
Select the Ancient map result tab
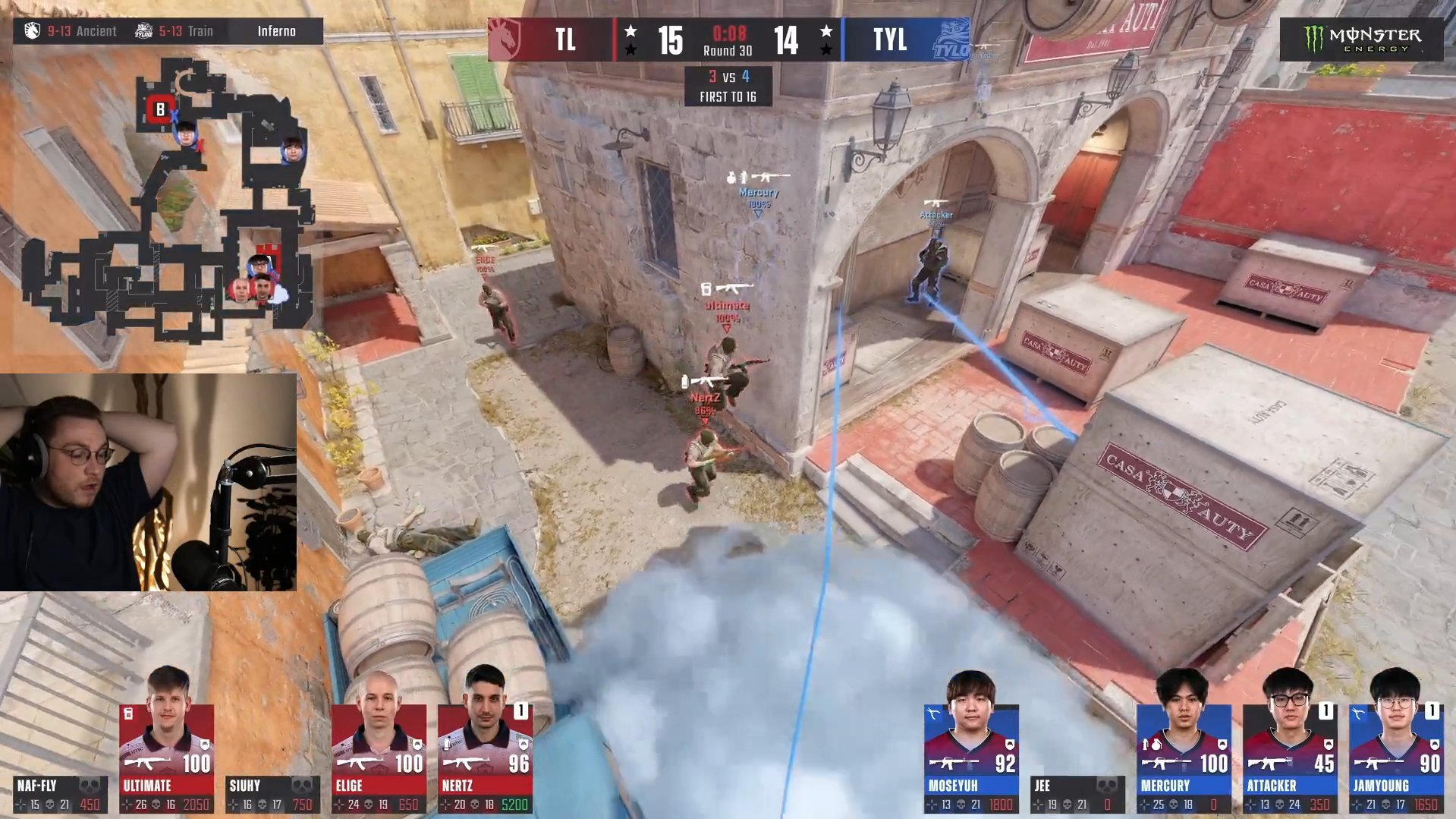tap(72, 31)
